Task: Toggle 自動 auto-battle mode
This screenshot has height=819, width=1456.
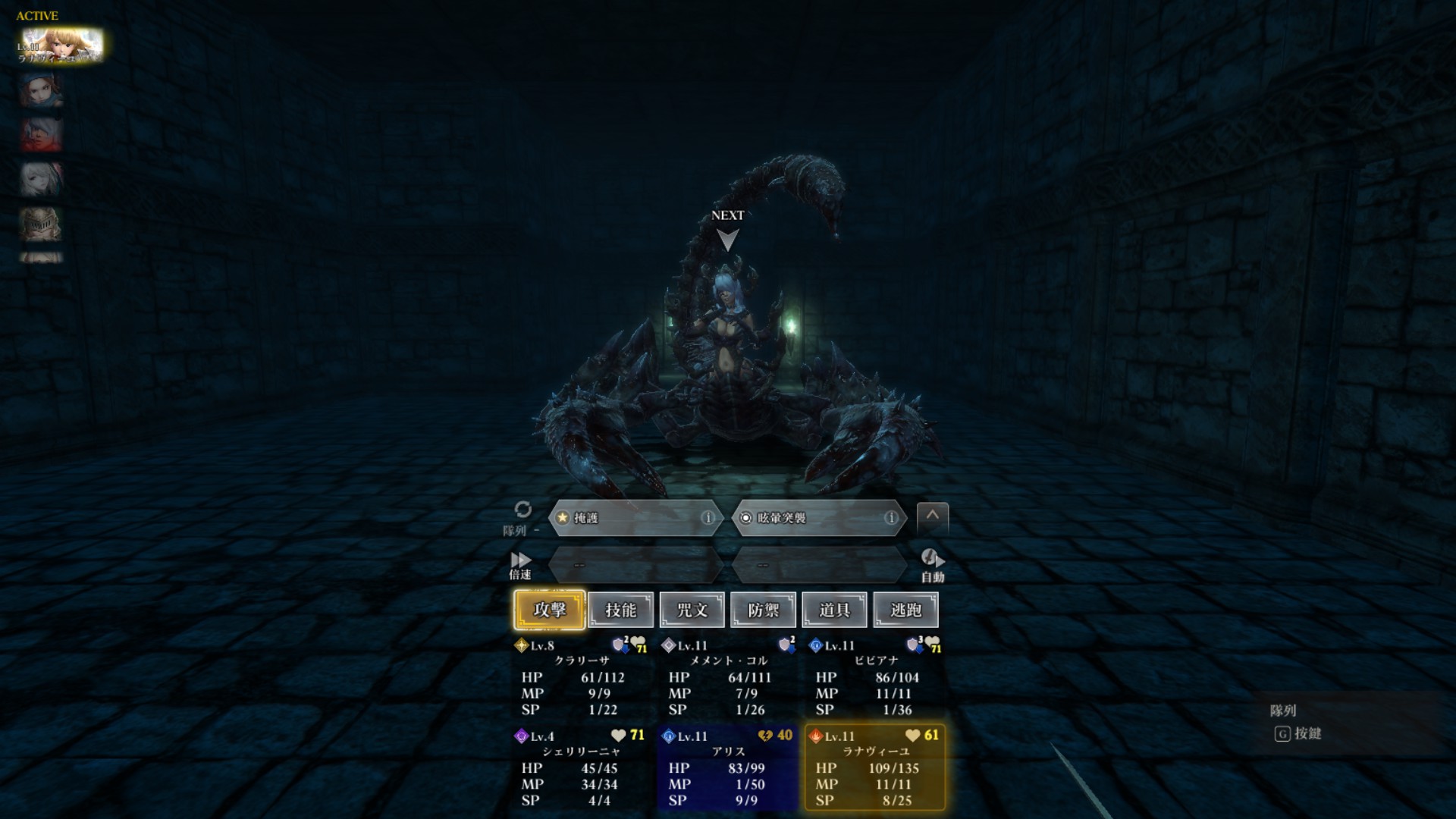Action: tap(932, 565)
